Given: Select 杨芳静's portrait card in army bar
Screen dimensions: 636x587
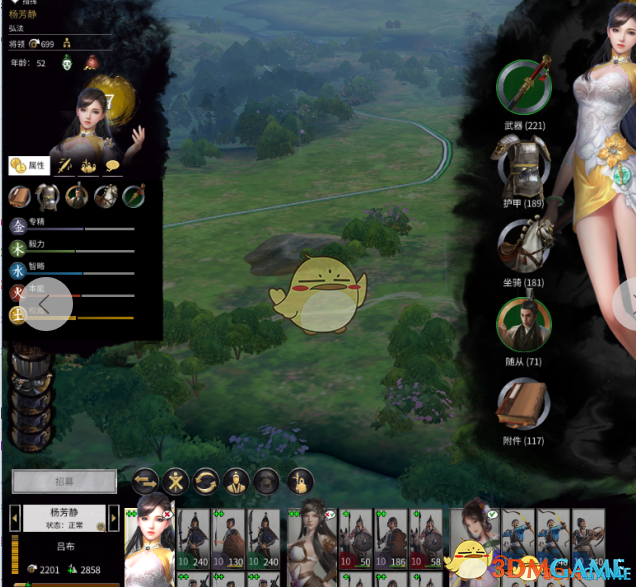Looking at the screenshot, I should coord(149,541).
